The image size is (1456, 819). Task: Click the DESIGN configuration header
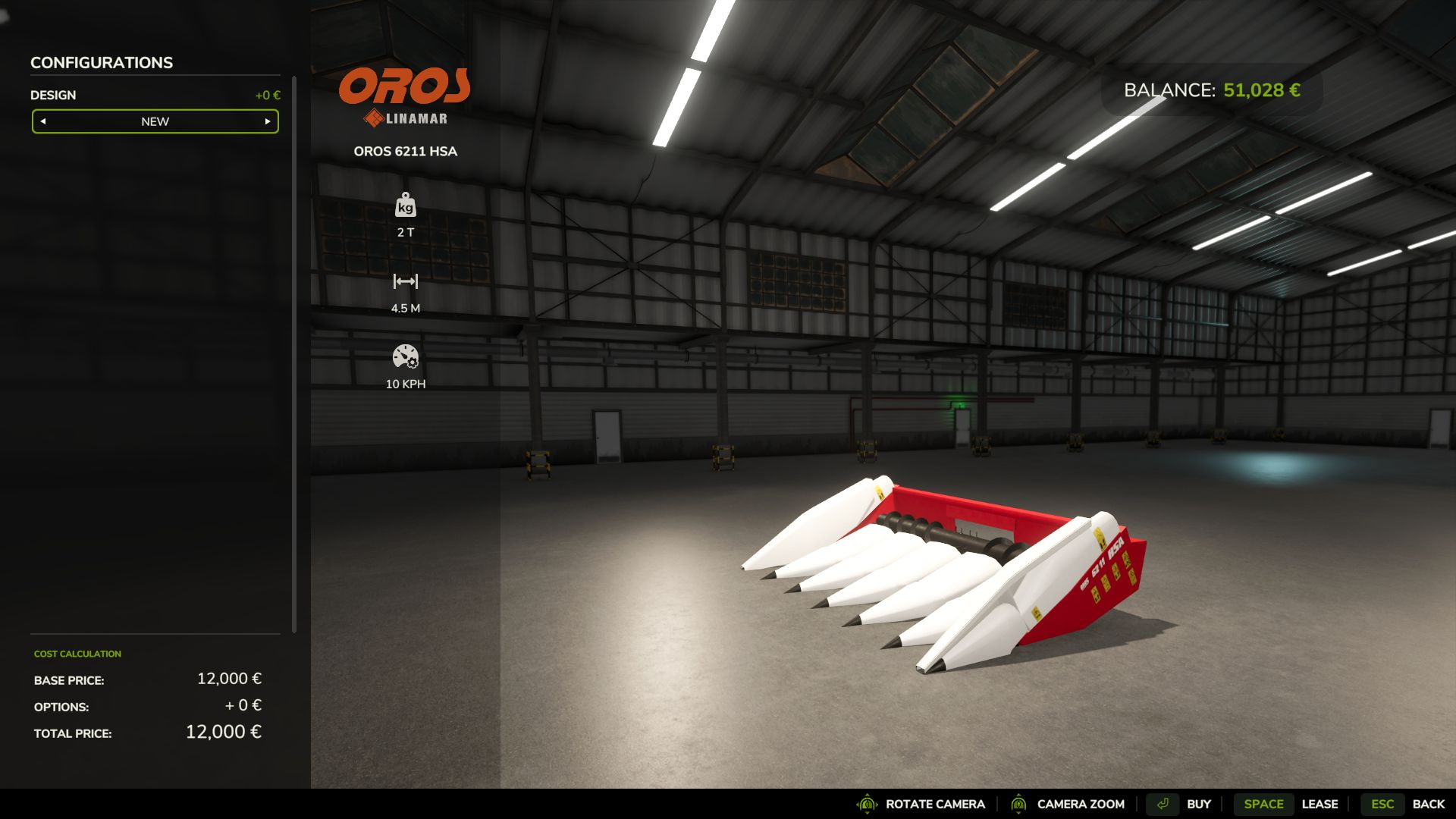52,95
